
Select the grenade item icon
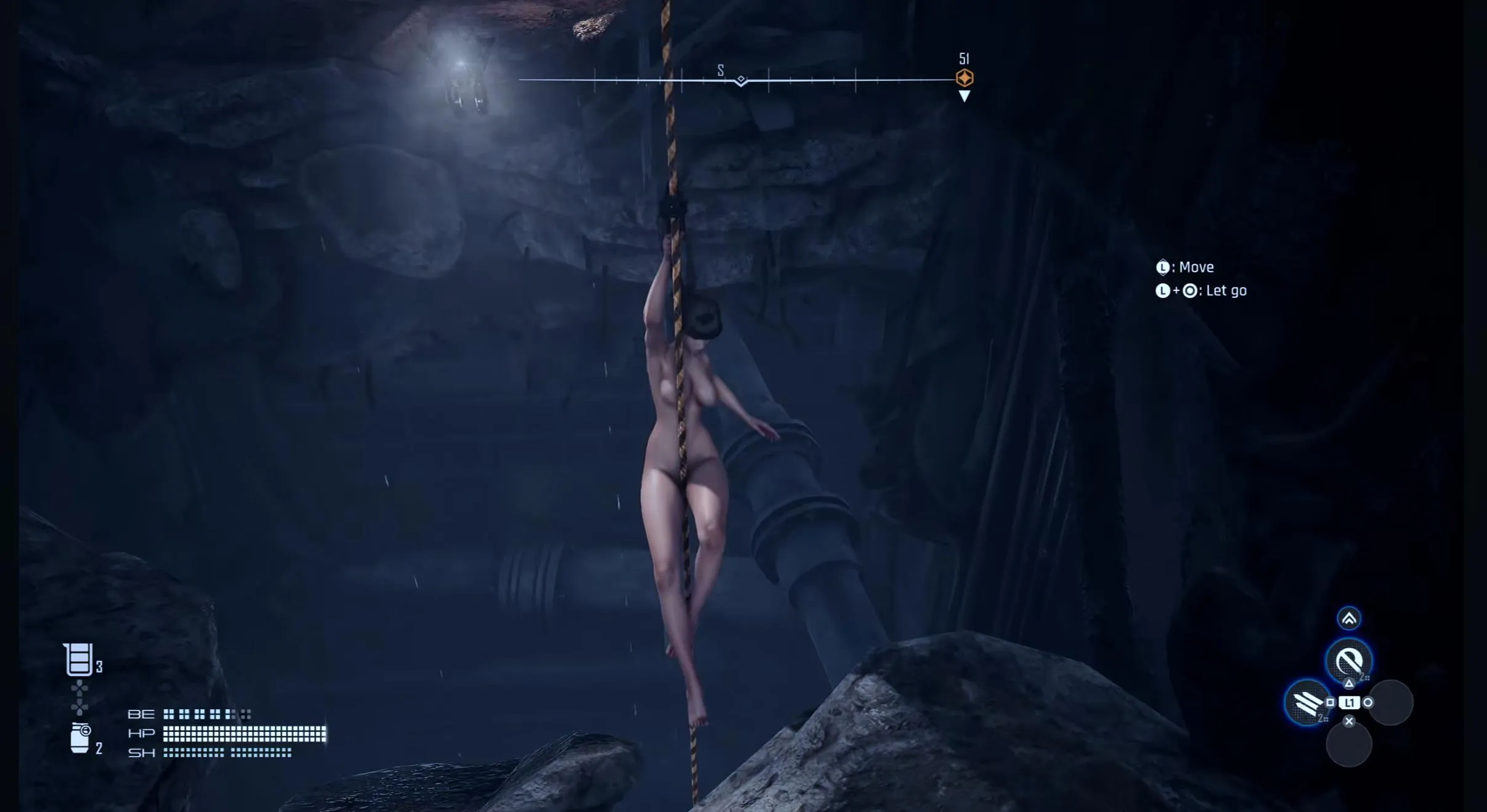click(x=80, y=738)
